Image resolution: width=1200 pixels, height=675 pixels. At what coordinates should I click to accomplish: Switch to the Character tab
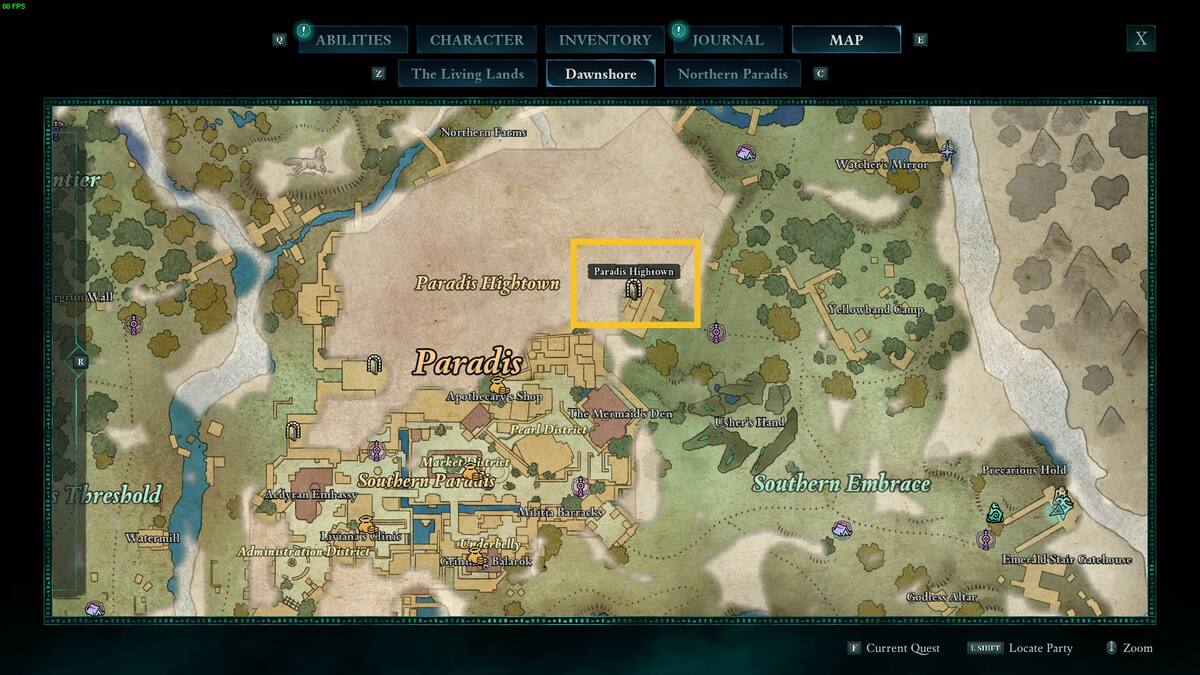click(476, 40)
